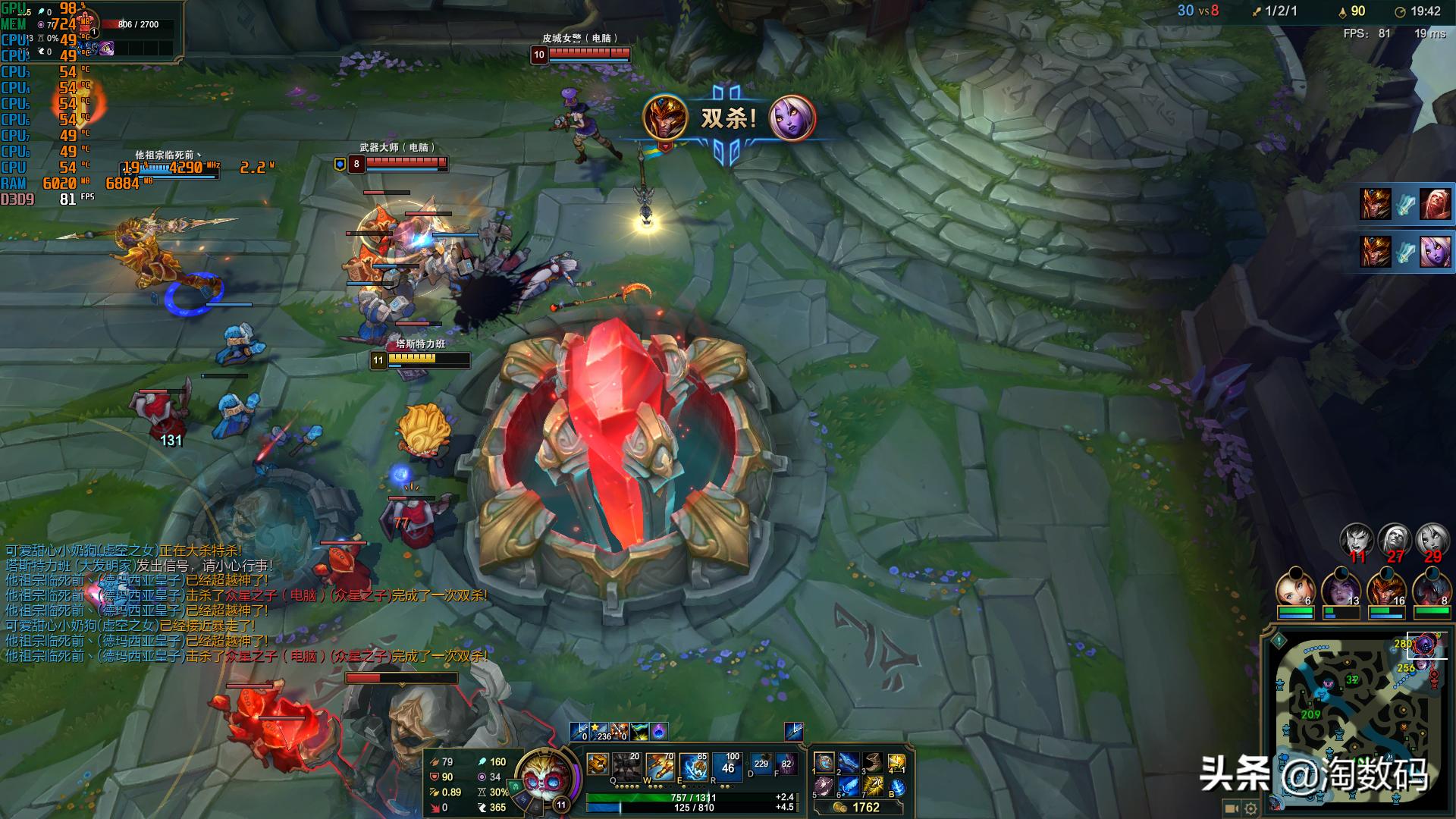Select the item in inventory slot 1

tap(824, 762)
